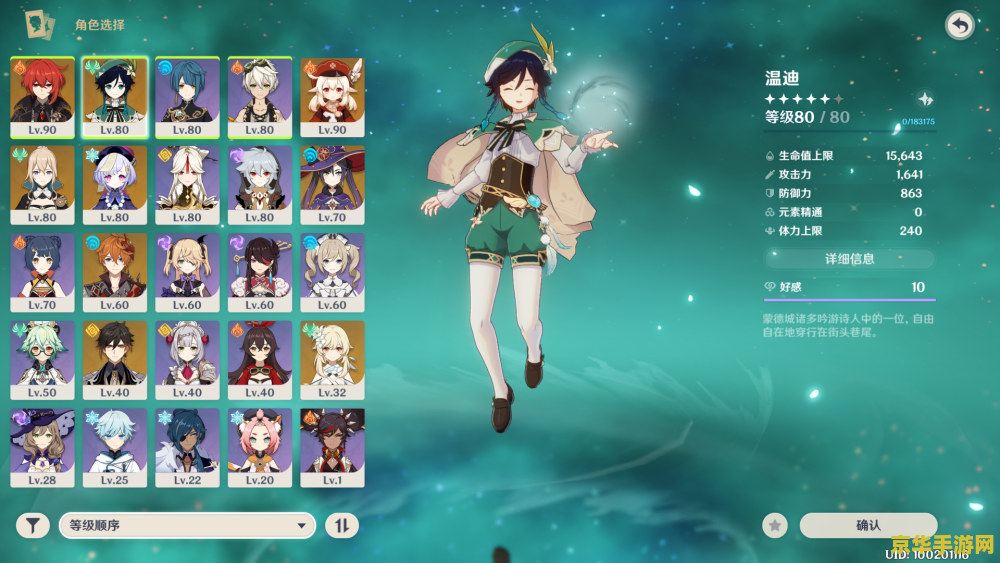Toggle ascending/descending sort direction

tap(342, 525)
